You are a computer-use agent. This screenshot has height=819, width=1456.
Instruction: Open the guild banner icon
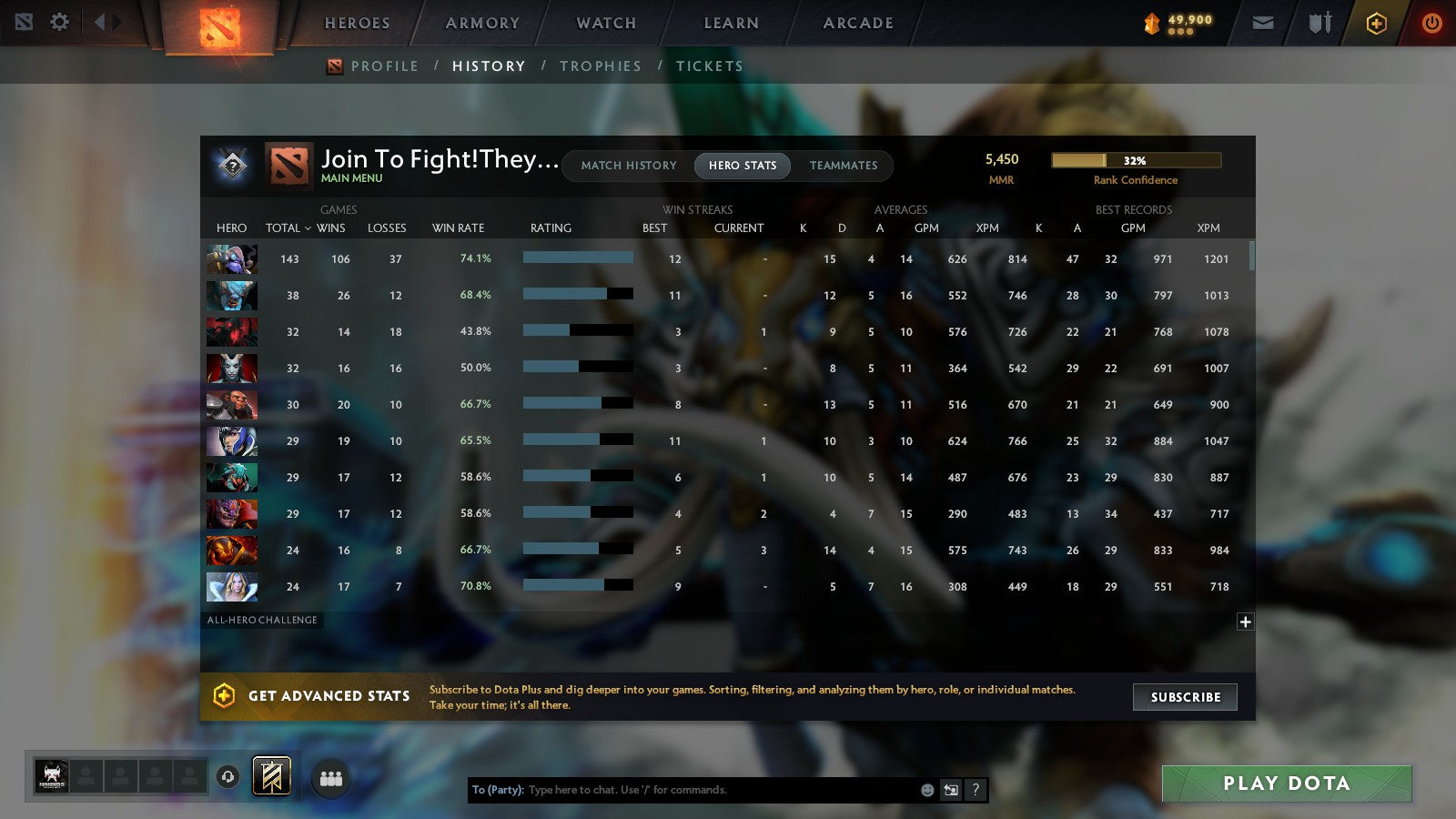tap(271, 773)
